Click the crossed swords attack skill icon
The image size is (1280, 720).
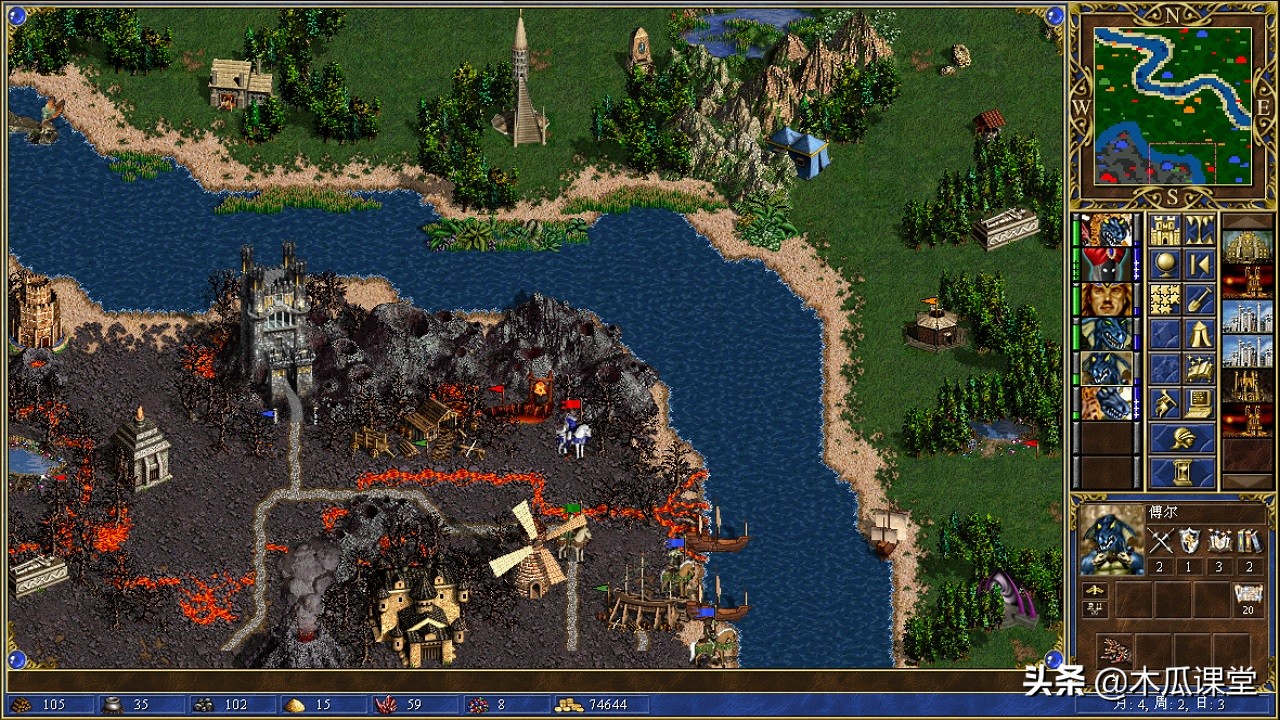coord(1161,543)
